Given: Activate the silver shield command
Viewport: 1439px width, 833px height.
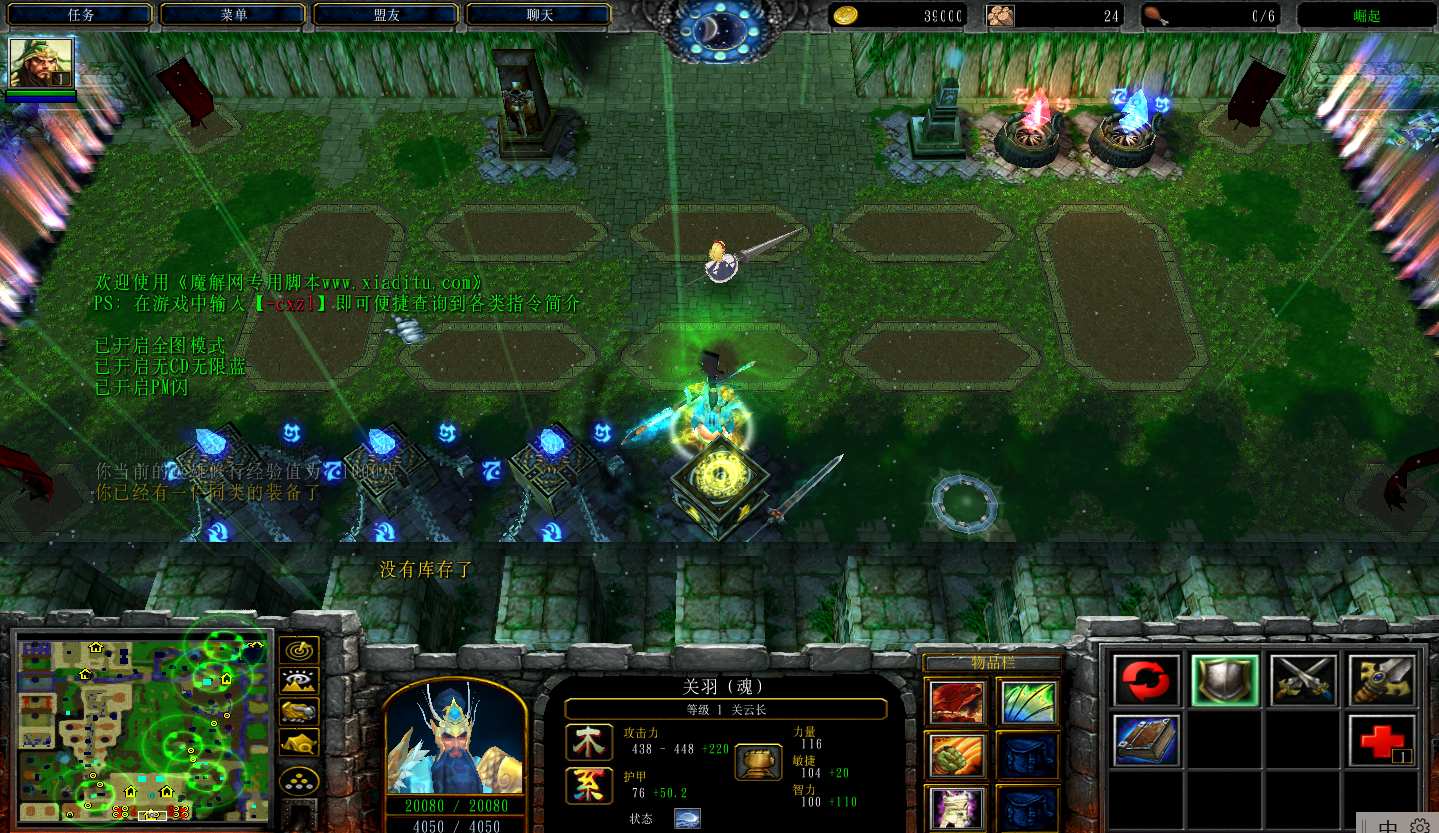Looking at the screenshot, I should click(1225, 681).
